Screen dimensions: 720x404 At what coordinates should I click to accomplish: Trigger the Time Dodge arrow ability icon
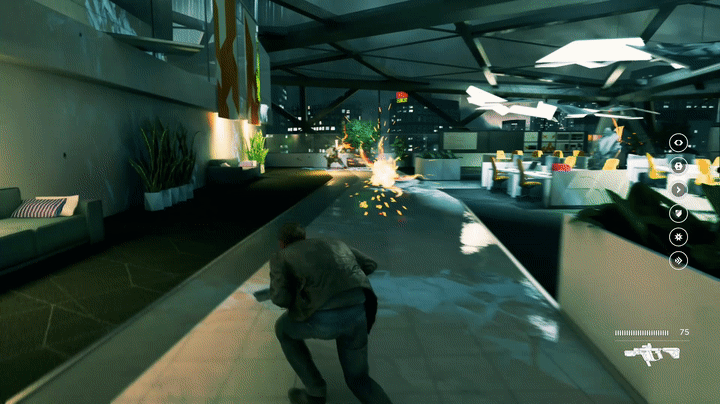pyautogui.click(x=678, y=189)
